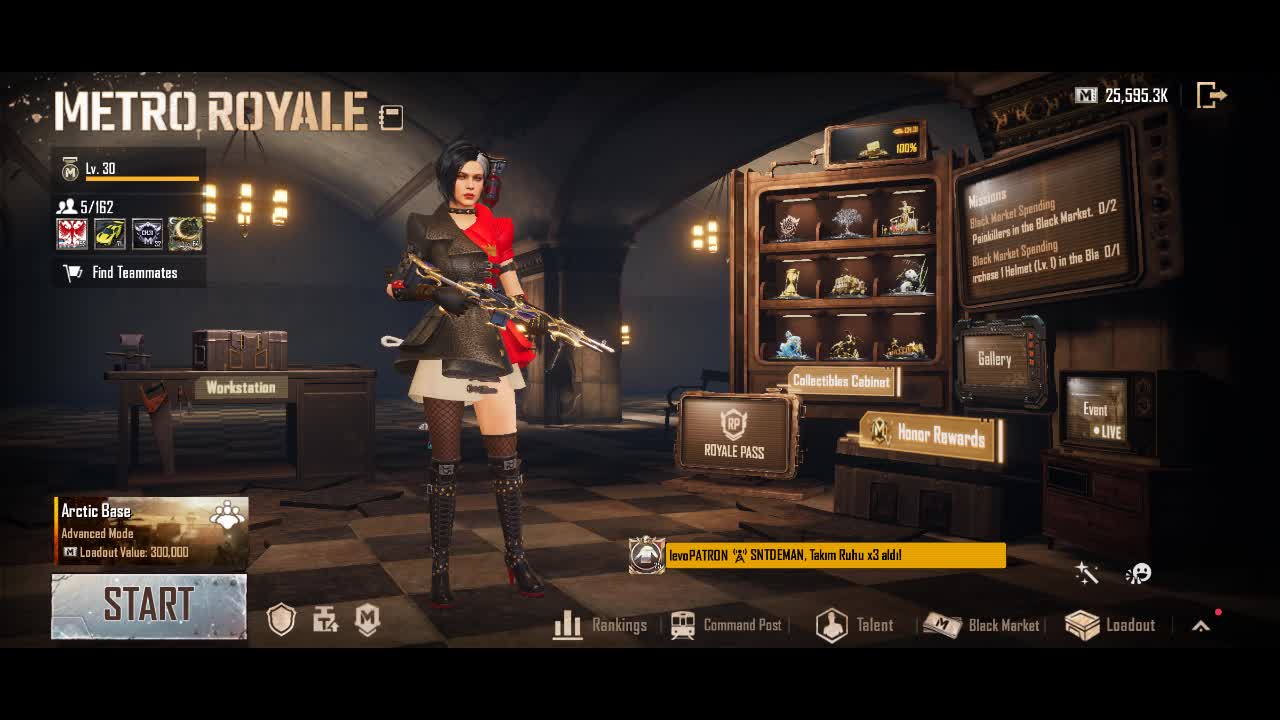Go to the Command Post

pos(727,625)
